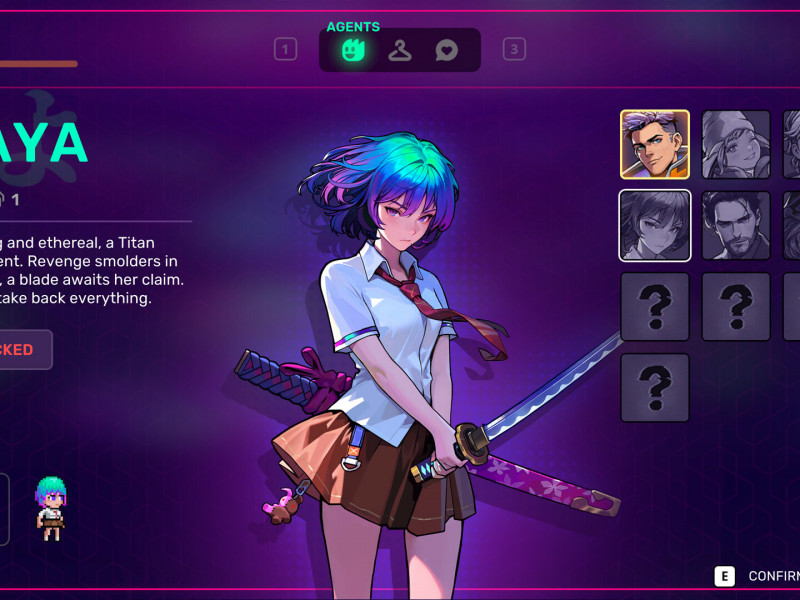This screenshot has height=600, width=800.
Task: Select the purple-haired agent portrait with gold border
Action: click(x=655, y=144)
